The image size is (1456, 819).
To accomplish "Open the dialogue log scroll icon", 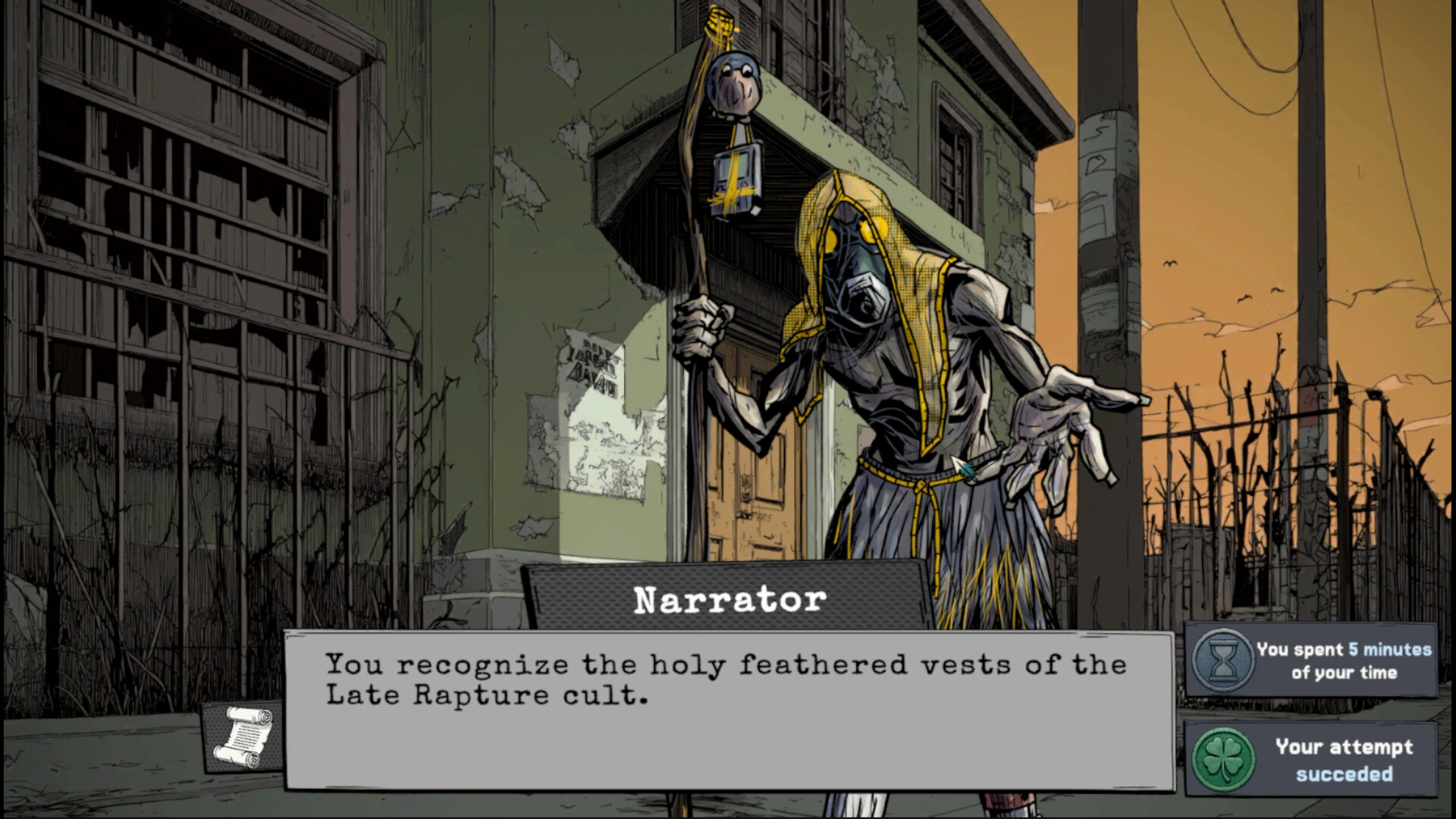I will (x=241, y=736).
